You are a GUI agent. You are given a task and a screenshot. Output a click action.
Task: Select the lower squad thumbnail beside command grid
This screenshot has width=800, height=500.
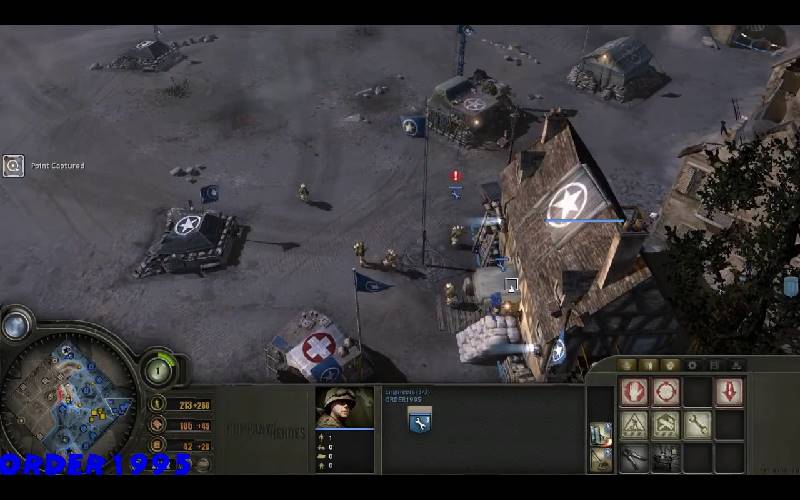[x=600, y=459]
